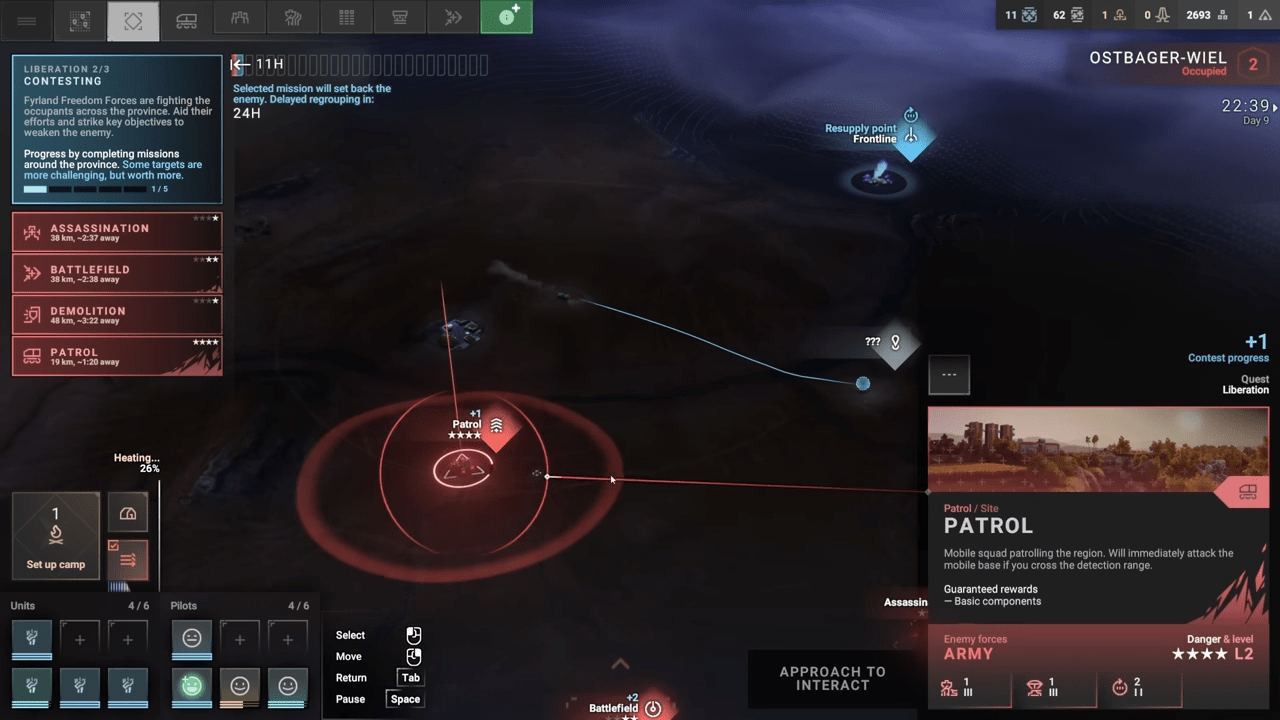Click the green info plus button
Screen dimensions: 1280x720
[x=506, y=17]
